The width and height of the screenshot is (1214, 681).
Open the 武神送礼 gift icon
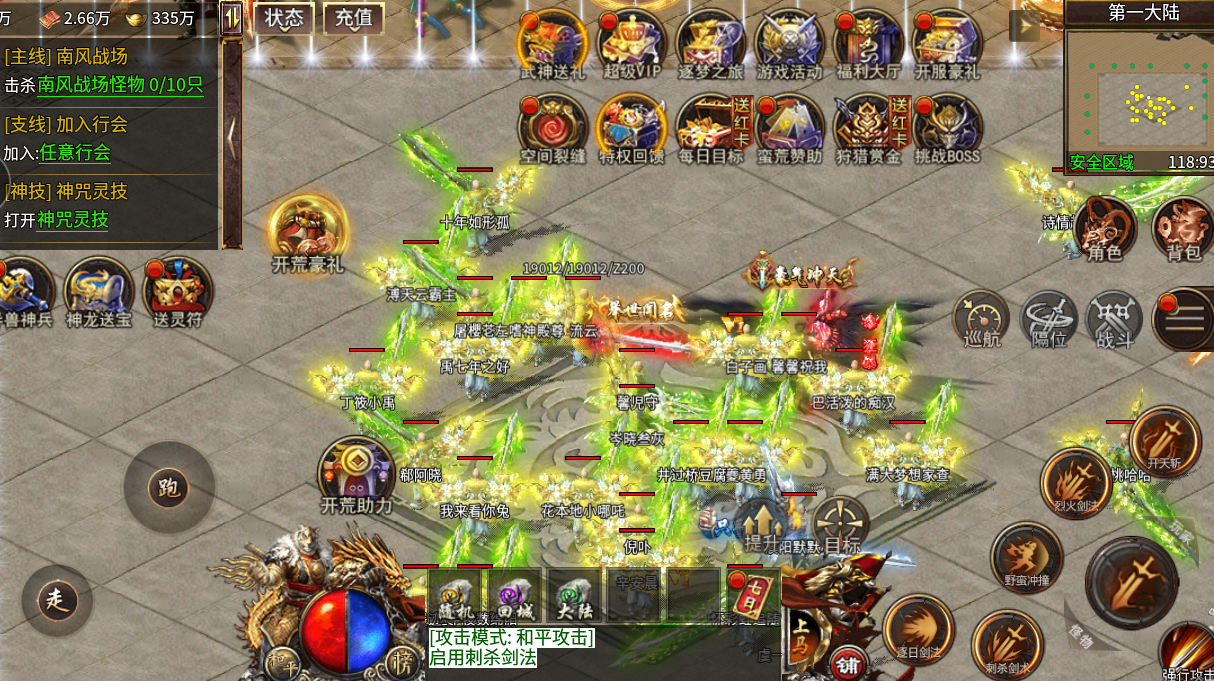[552, 42]
